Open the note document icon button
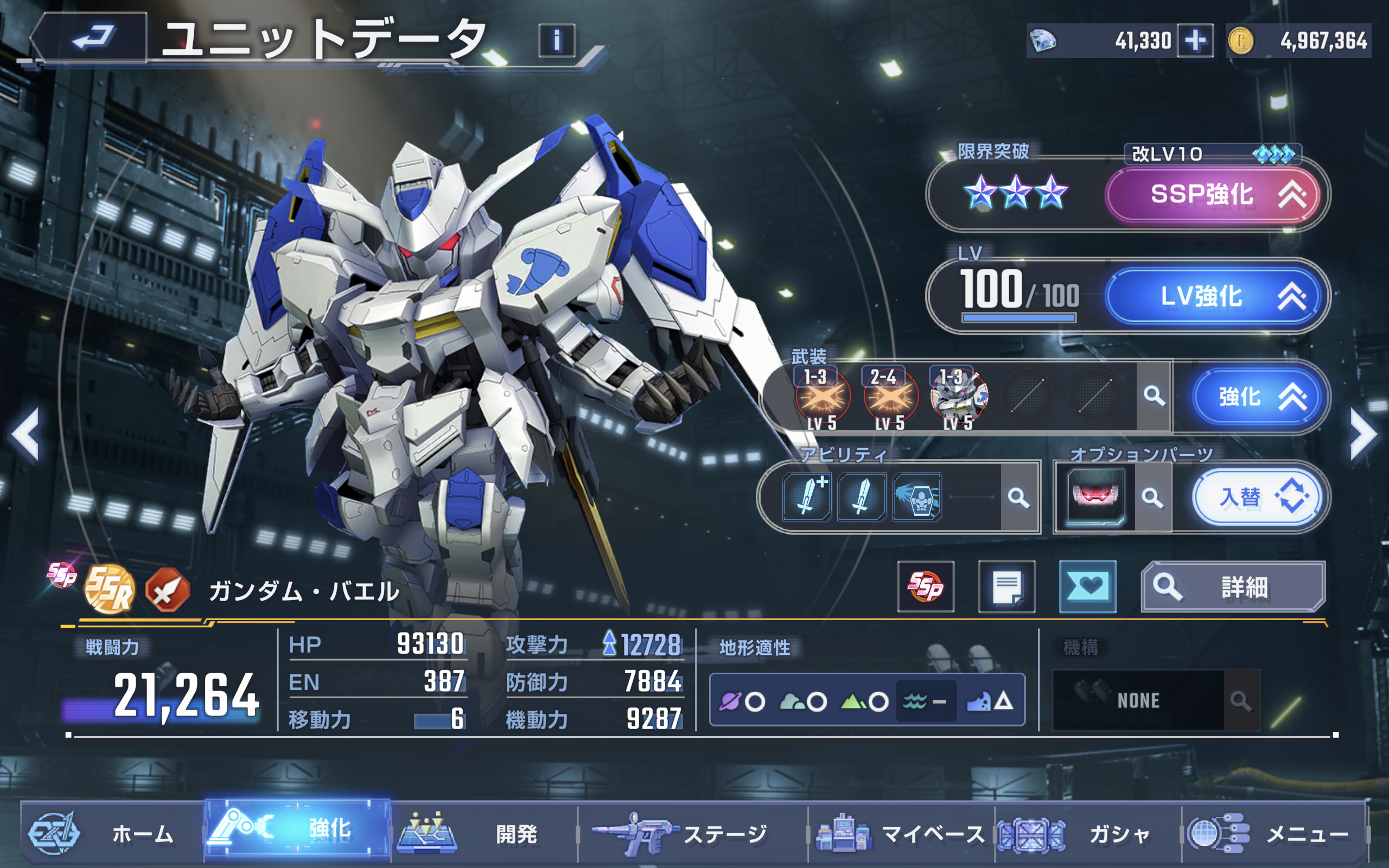The height and width of the screenshot is (868, 1389). point(1006,586)
